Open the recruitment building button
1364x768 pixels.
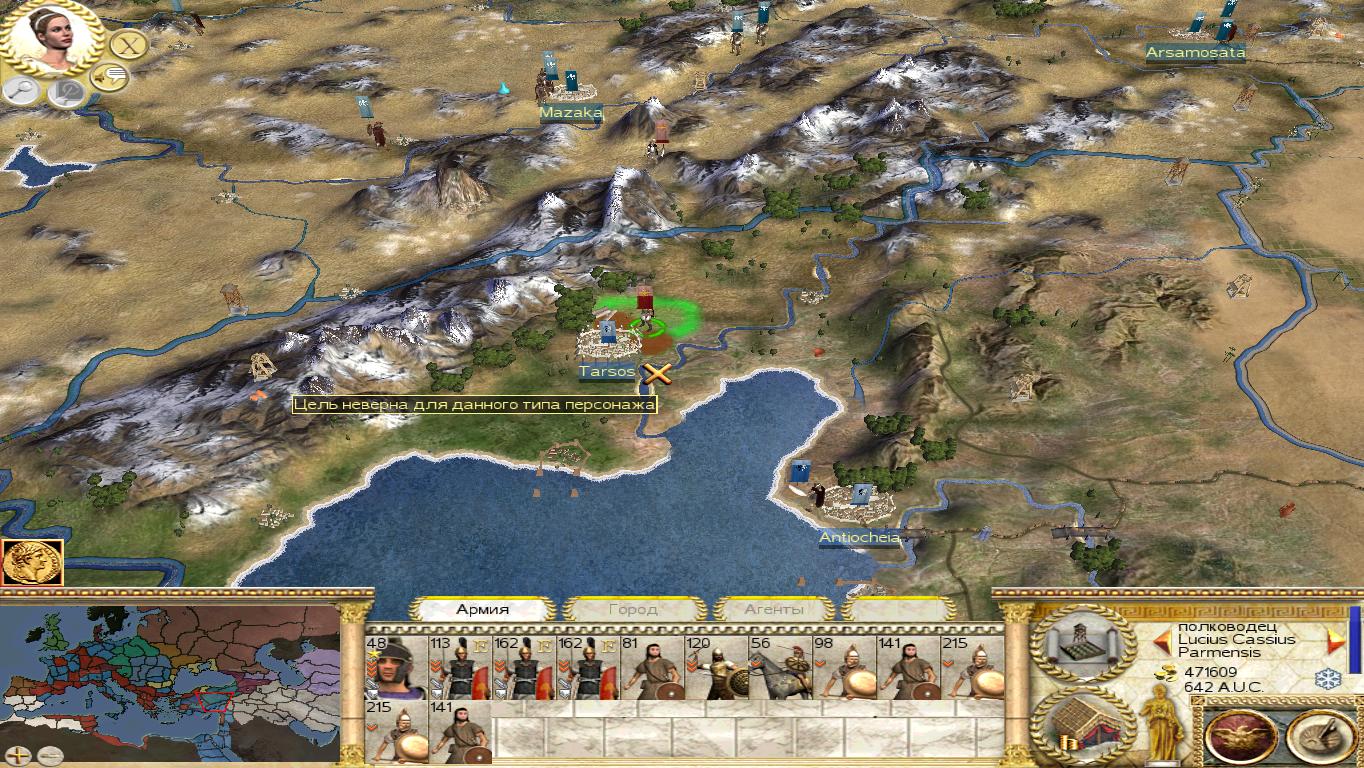[x=1083, y=725]
